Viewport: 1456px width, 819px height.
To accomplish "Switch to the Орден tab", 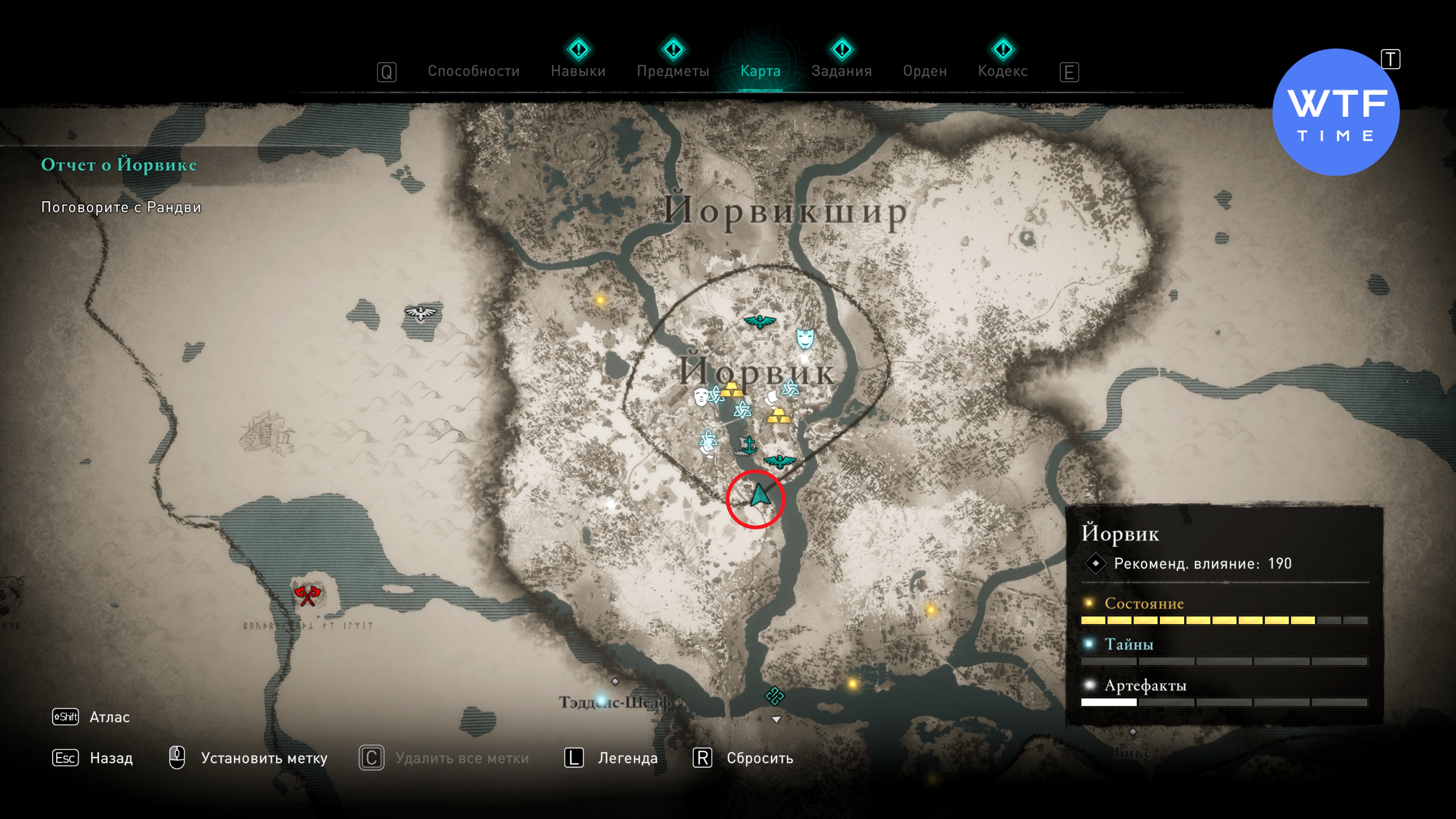I will (924, 71).
